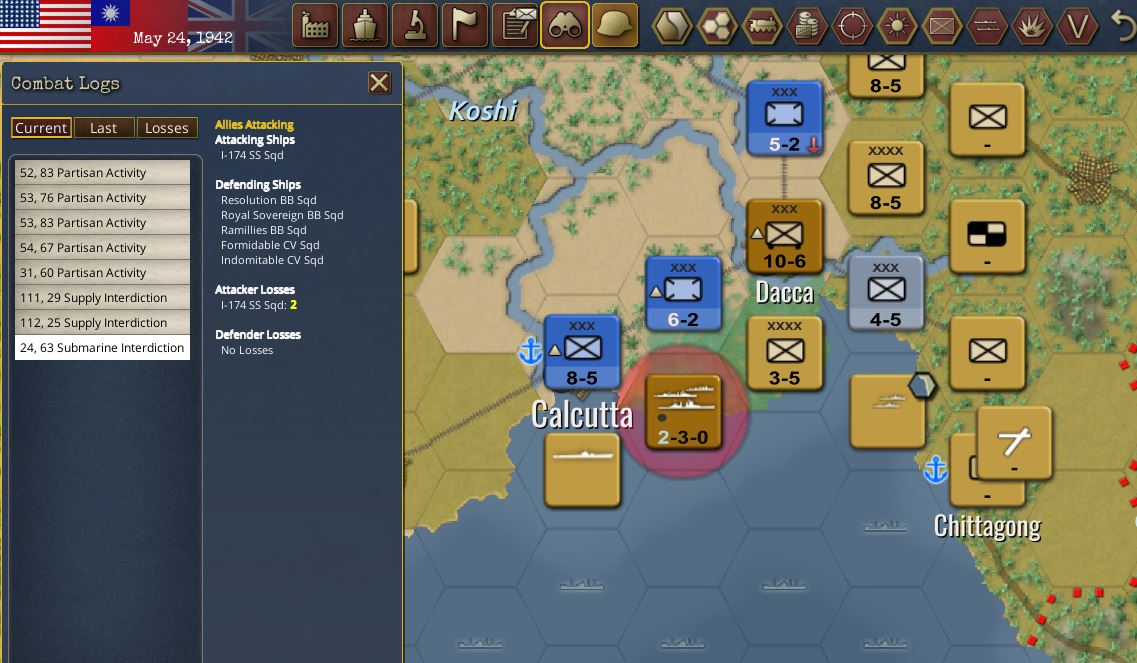The image size is (1137, 663).
Task: Click the undo arrow button
Action: pyautogui.click(x=1123, y=26)
